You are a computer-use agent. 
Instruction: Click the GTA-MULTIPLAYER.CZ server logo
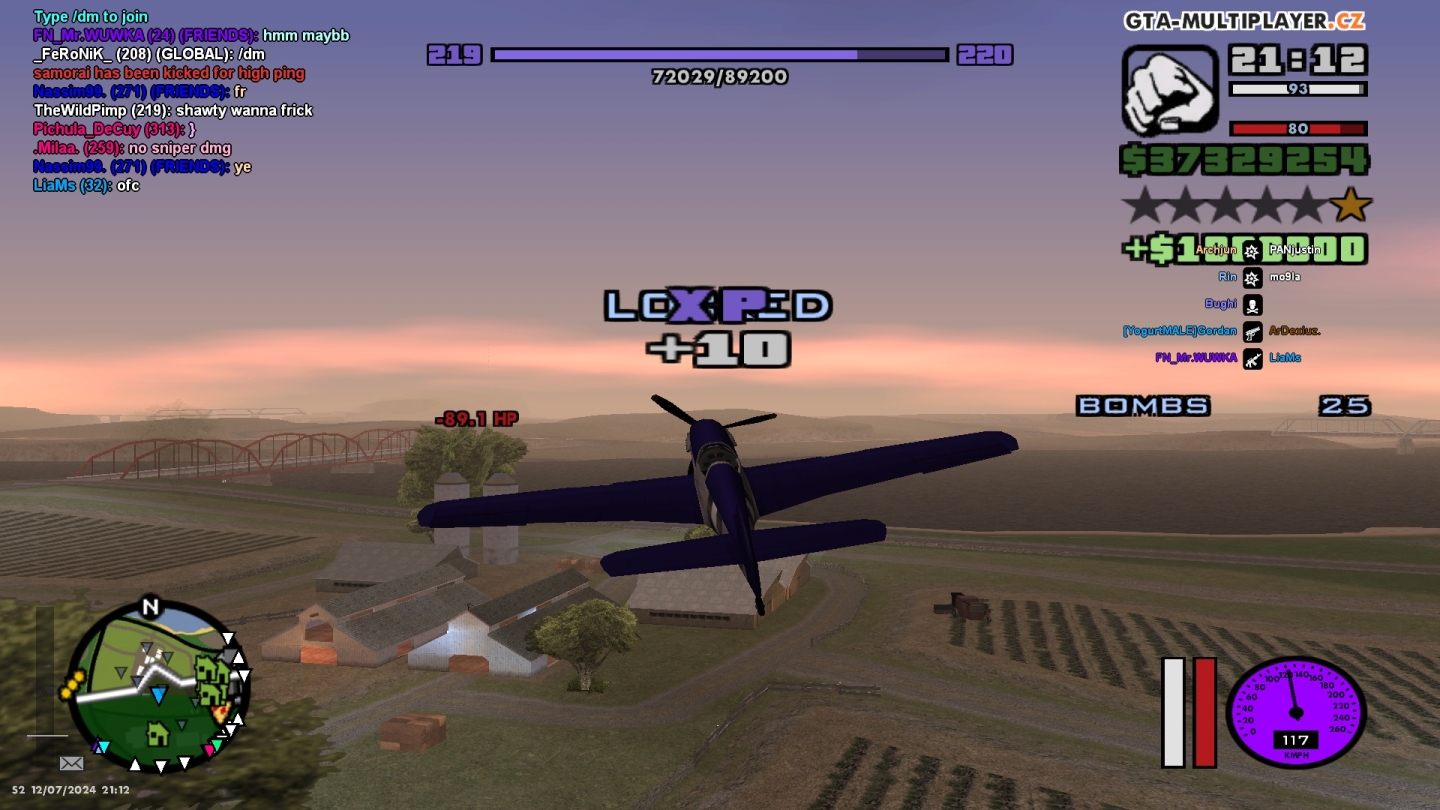click(1244, 21)
